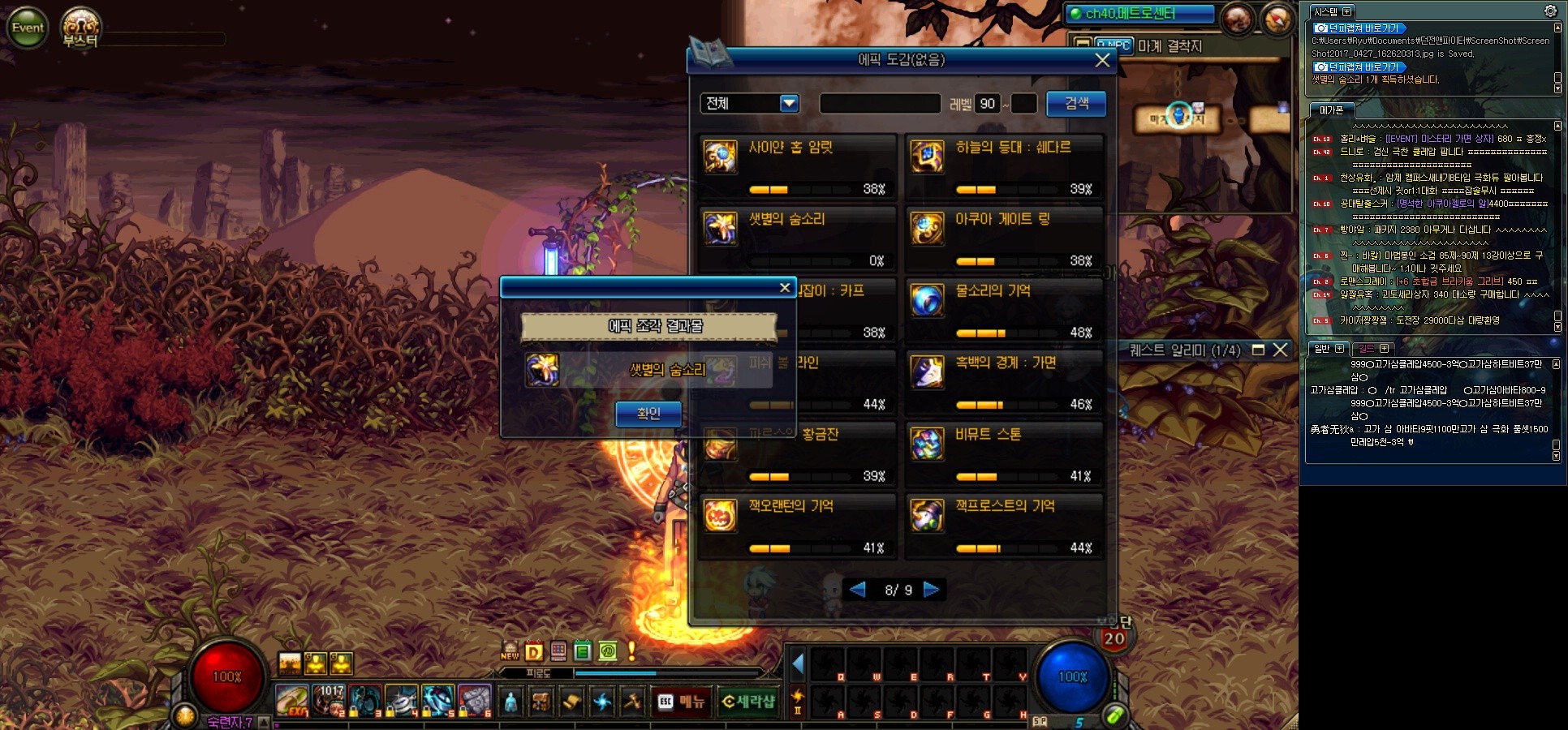This screenshot has height=730, width=1568.
Task: Open the 세라샵 cash shop
Action: tap(748, 702)
